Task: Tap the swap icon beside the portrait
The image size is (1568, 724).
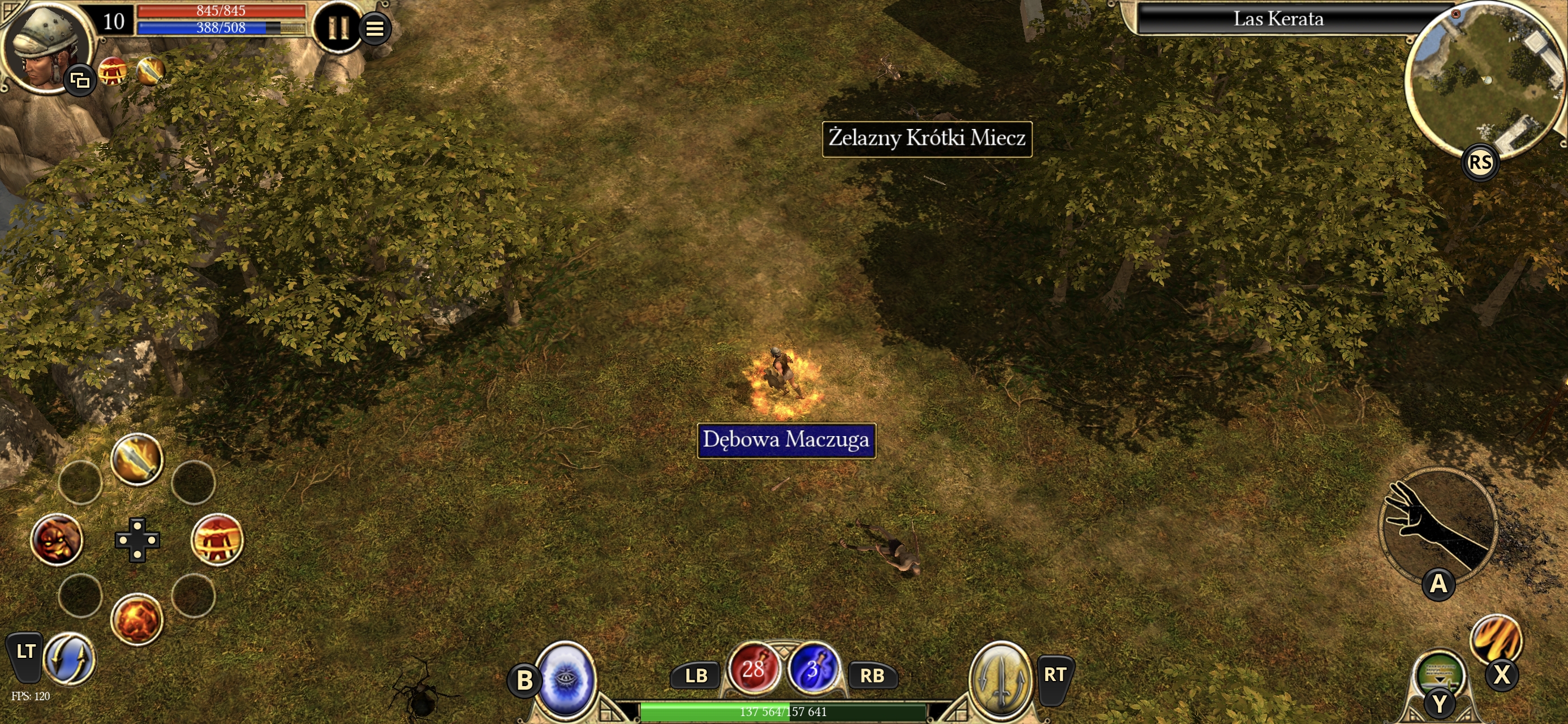Action: click(x=80, y=80)
